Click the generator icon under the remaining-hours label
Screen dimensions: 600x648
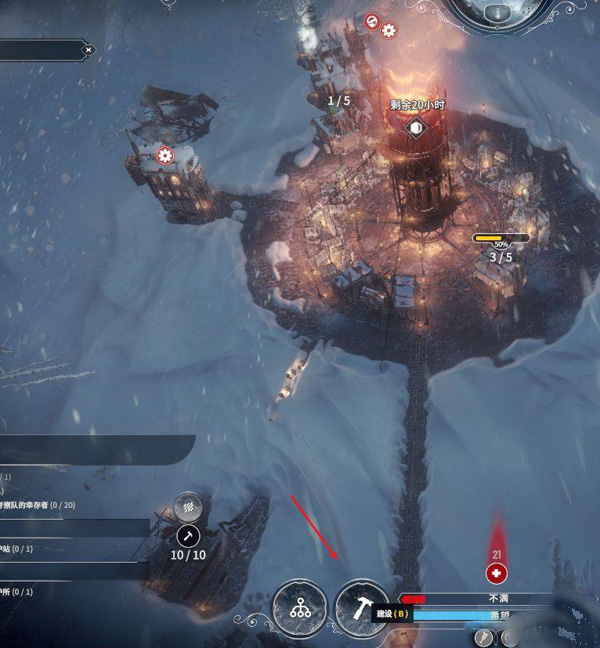pyautogui.click(x=415, y=128)
